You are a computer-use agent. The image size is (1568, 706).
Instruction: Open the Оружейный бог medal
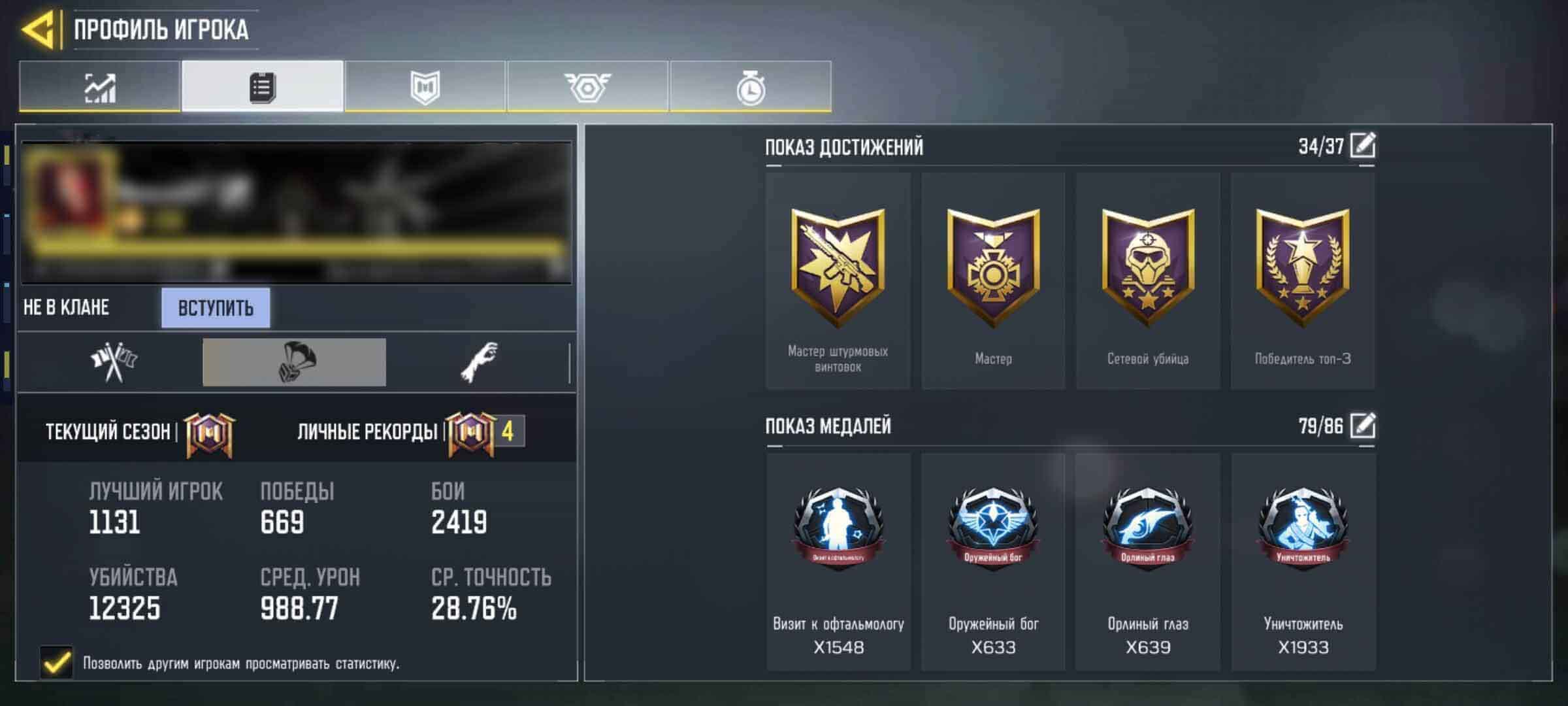[992, 562]
